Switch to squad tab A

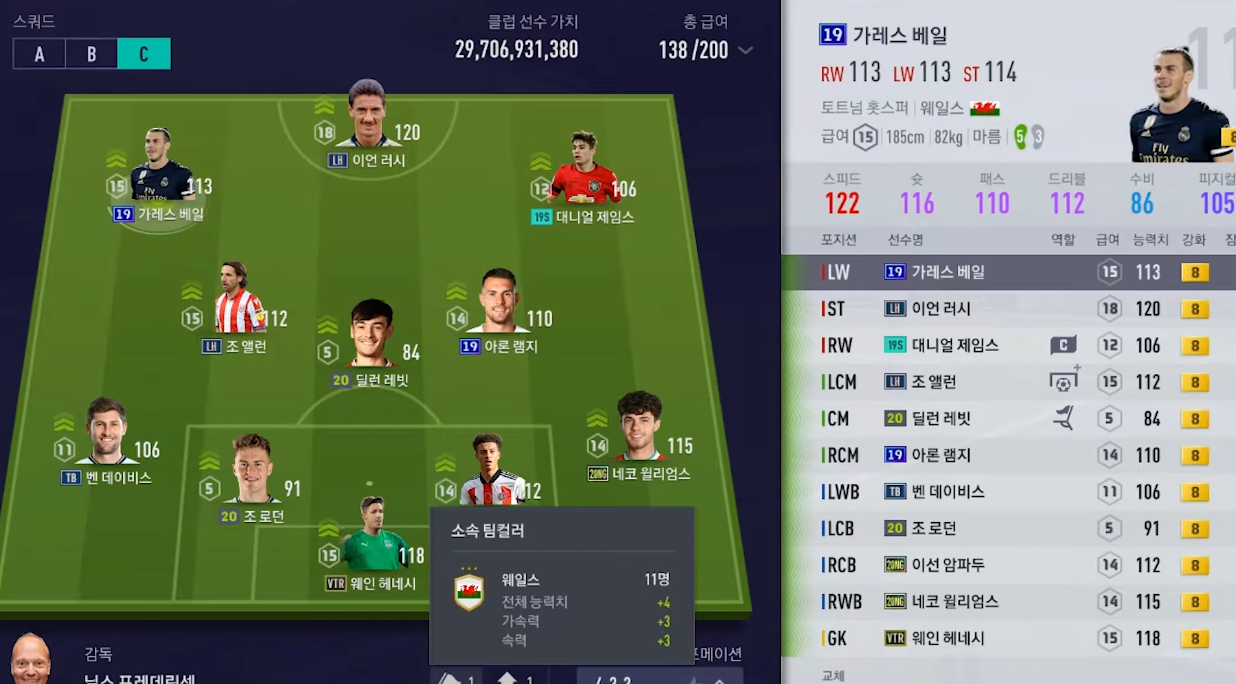39,54
